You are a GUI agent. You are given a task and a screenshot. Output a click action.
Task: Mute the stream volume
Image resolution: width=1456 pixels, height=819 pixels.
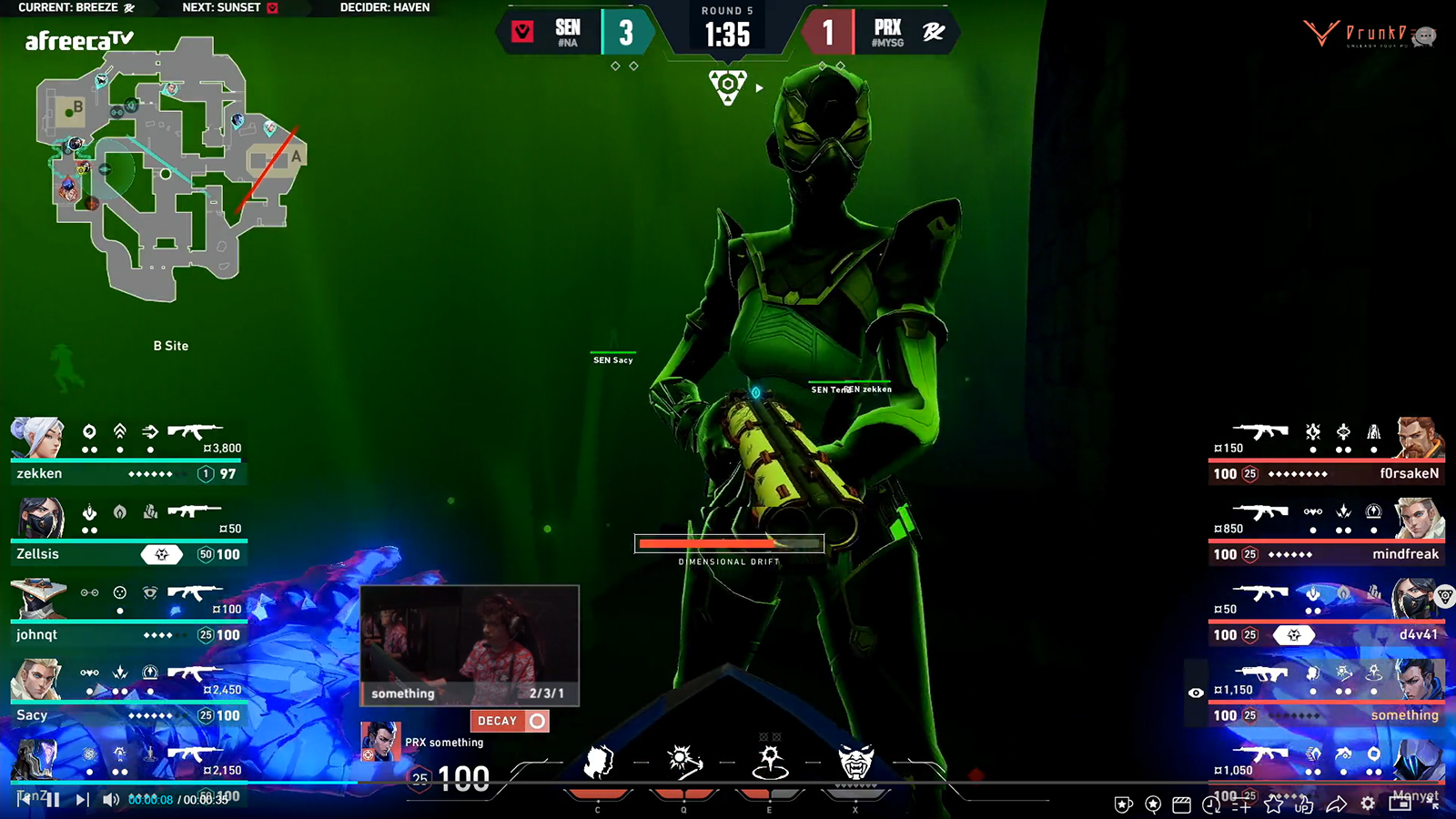(x=109, y=800)
